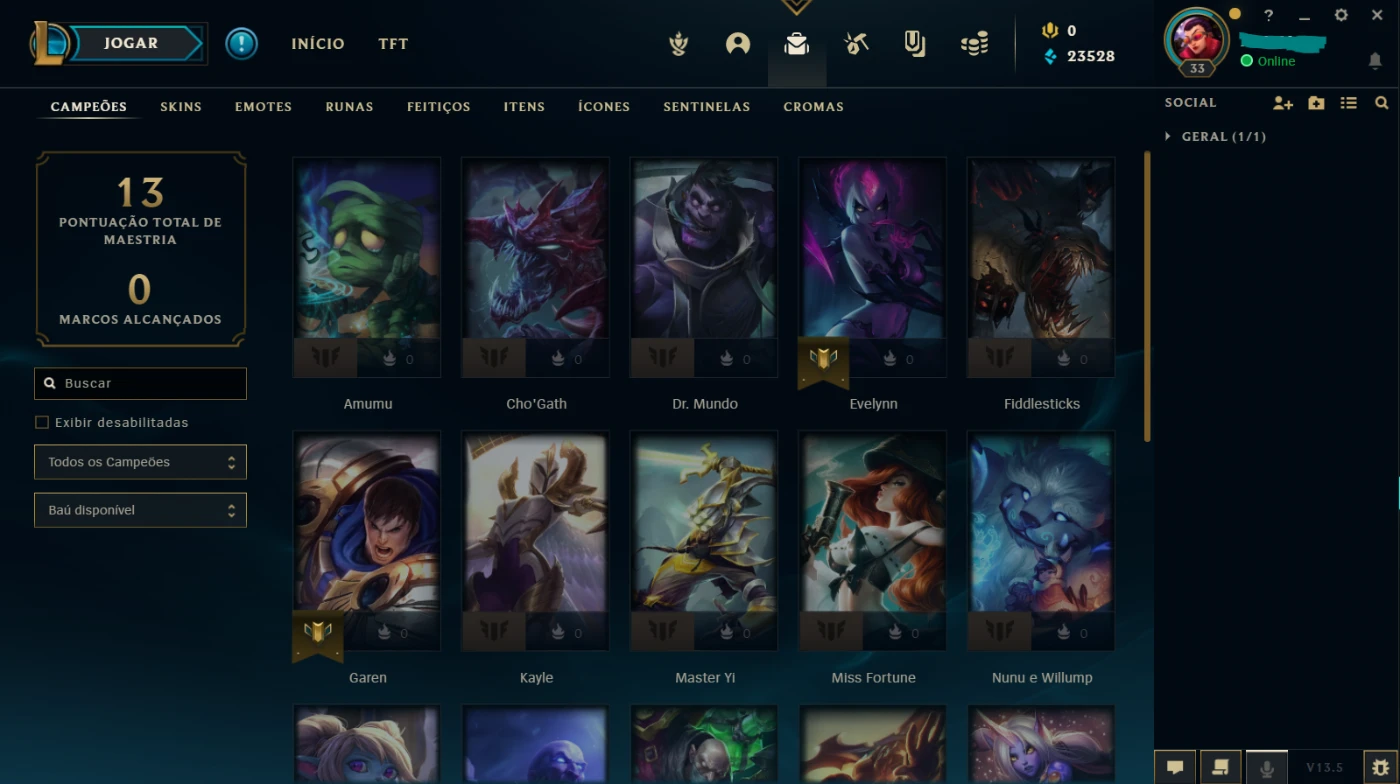This screenshot has width=1400, height=784.
Task: Switch to the SKINS tab
Action: 181,106
